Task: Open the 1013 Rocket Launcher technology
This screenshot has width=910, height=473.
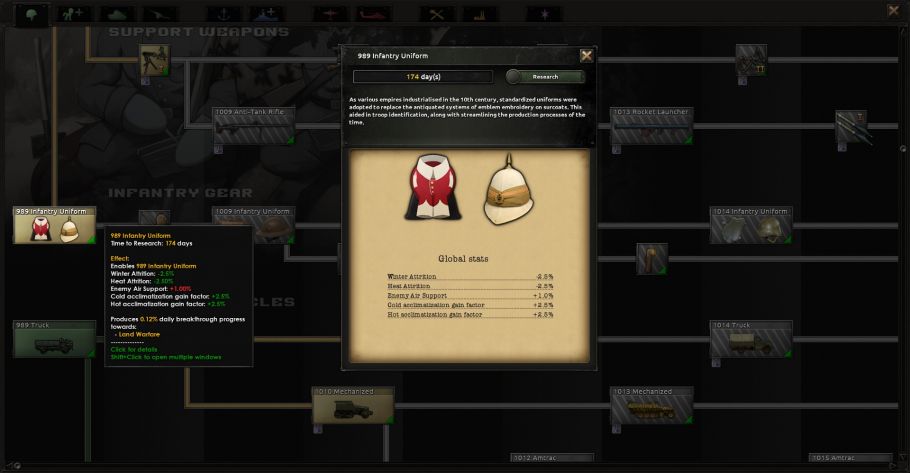Action: 651,127
